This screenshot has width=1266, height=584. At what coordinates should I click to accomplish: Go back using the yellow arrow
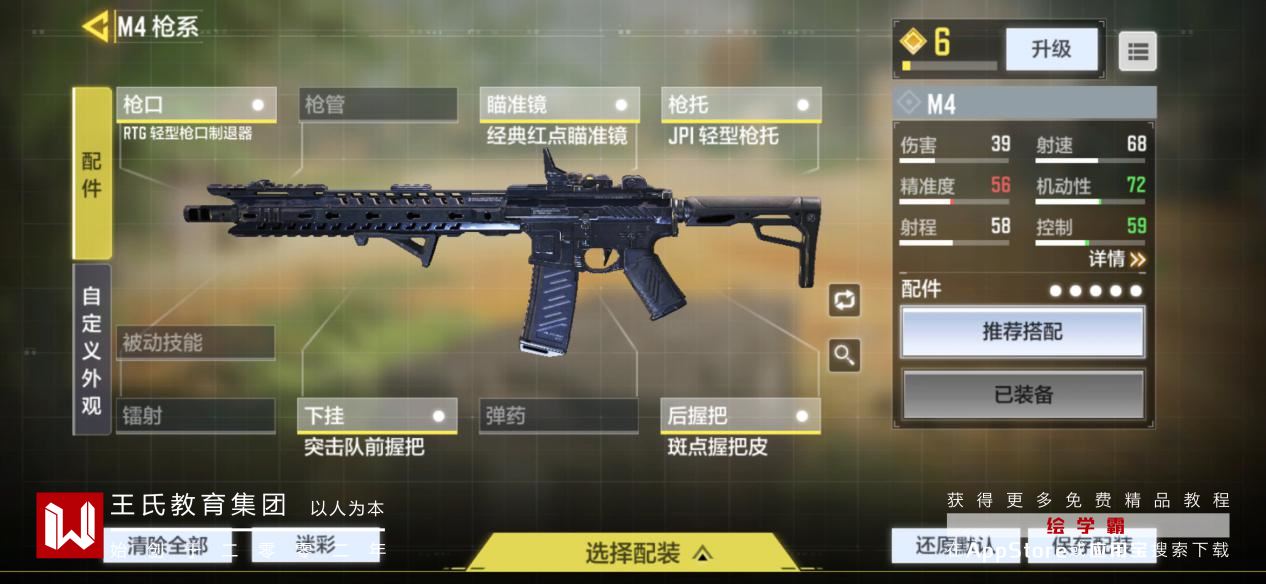[96, 26]
